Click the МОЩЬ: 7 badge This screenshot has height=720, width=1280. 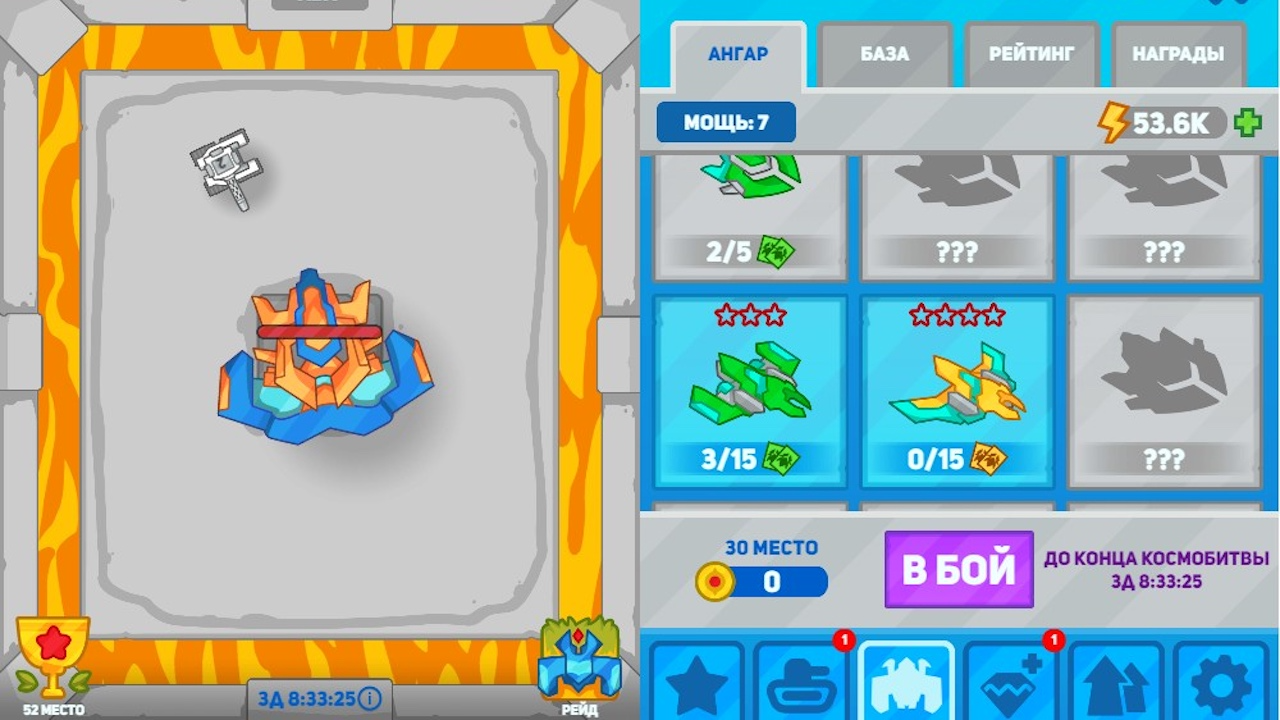coord(725,122)
